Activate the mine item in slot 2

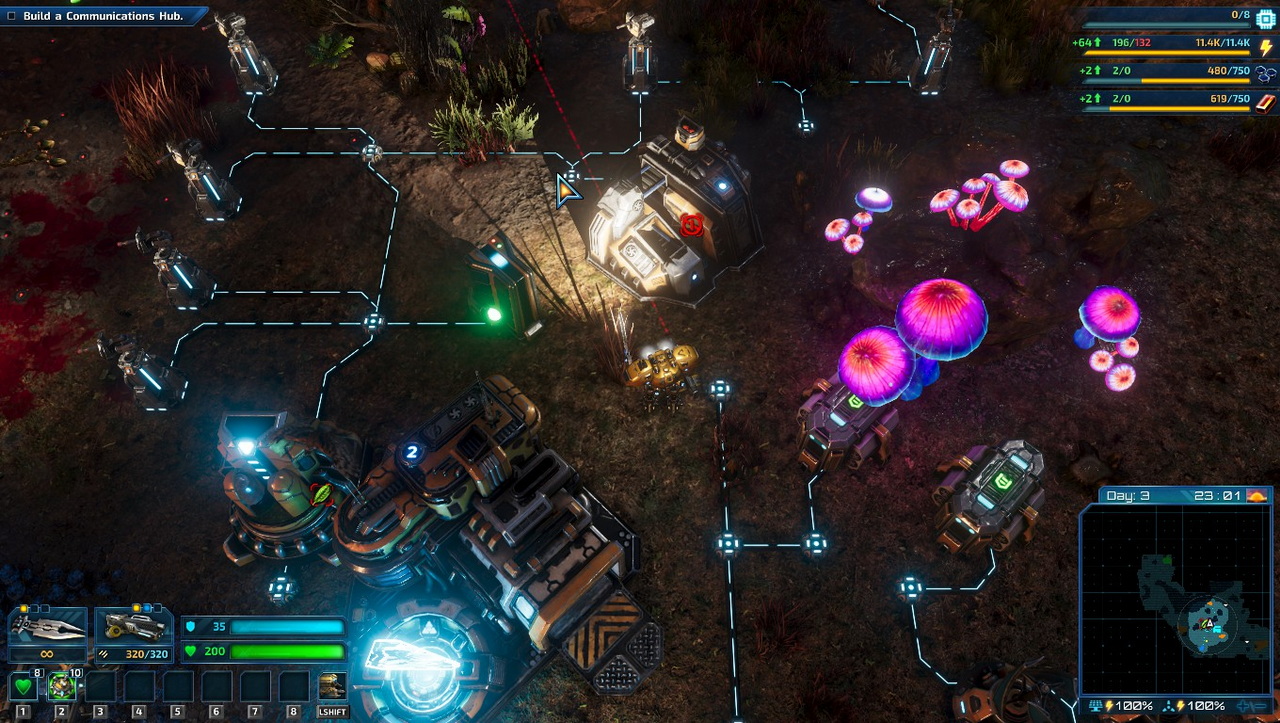pos(62,687)
